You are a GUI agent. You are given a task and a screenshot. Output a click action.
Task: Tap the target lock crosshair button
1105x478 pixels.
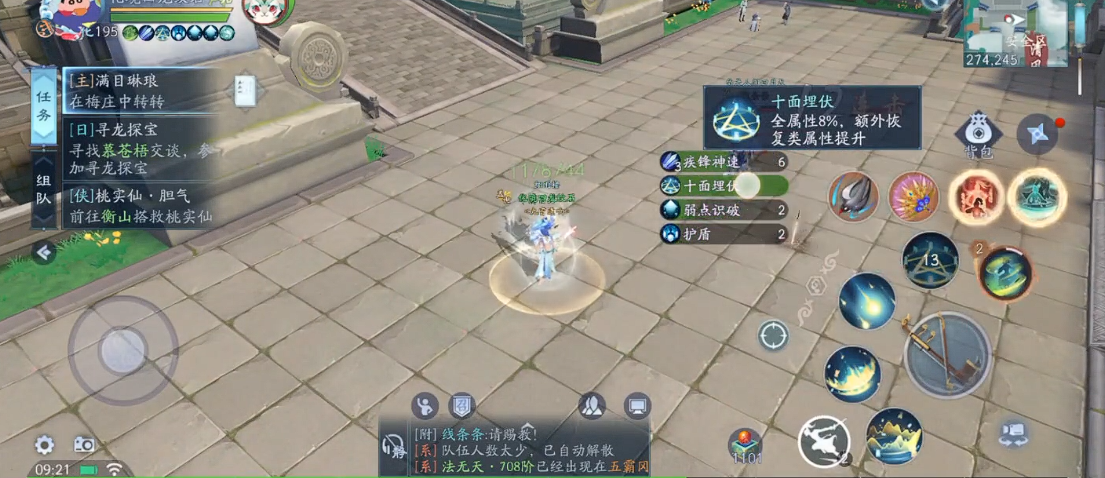[x=773, y=335]
